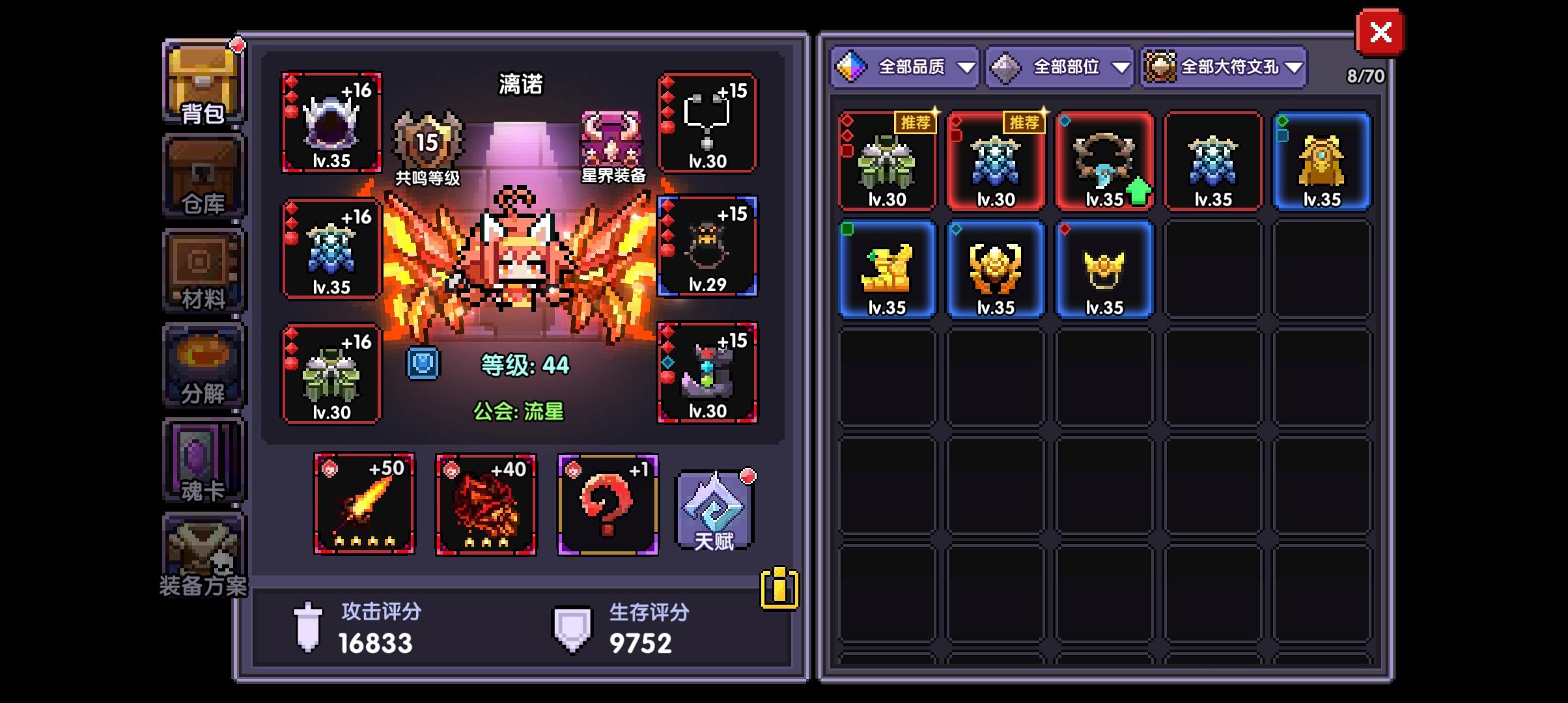Open the 仓库 warehouse tab
Image resolution: width=1568 pixels, height=703 pixels.
(x=203, y=176)
